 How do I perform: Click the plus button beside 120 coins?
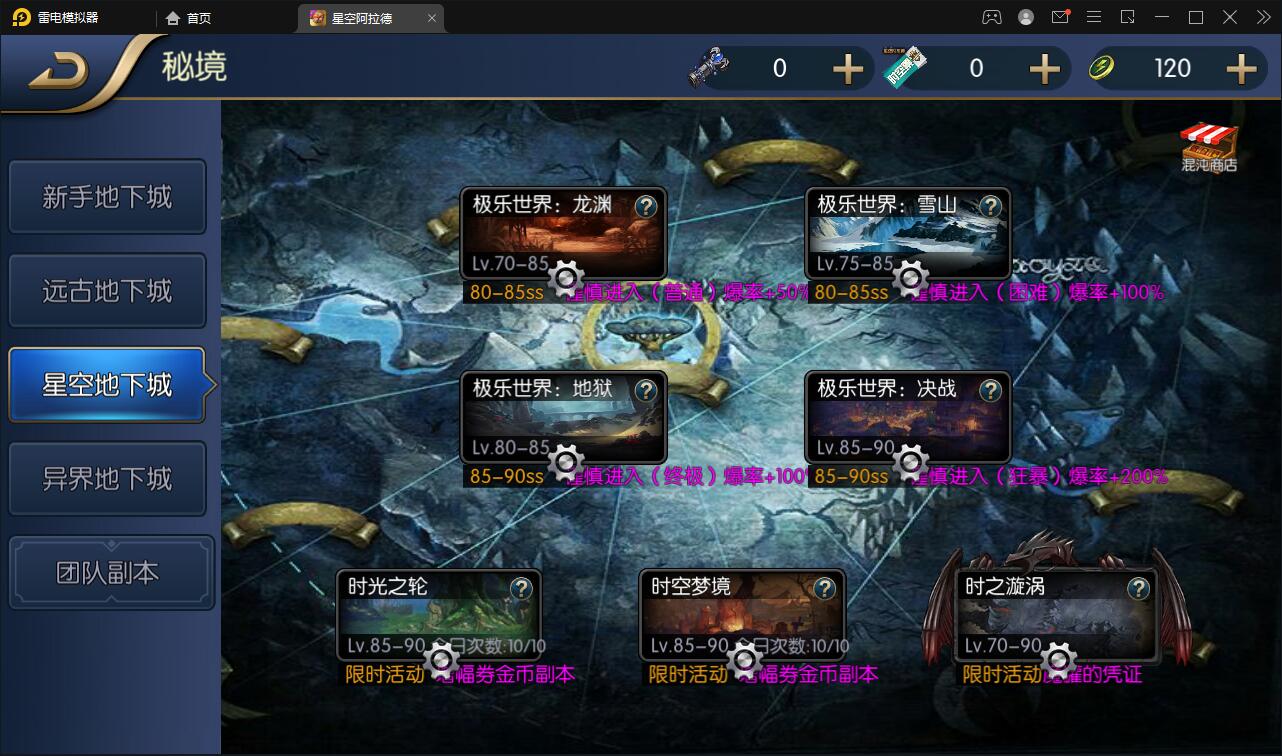click(1240, 68)
